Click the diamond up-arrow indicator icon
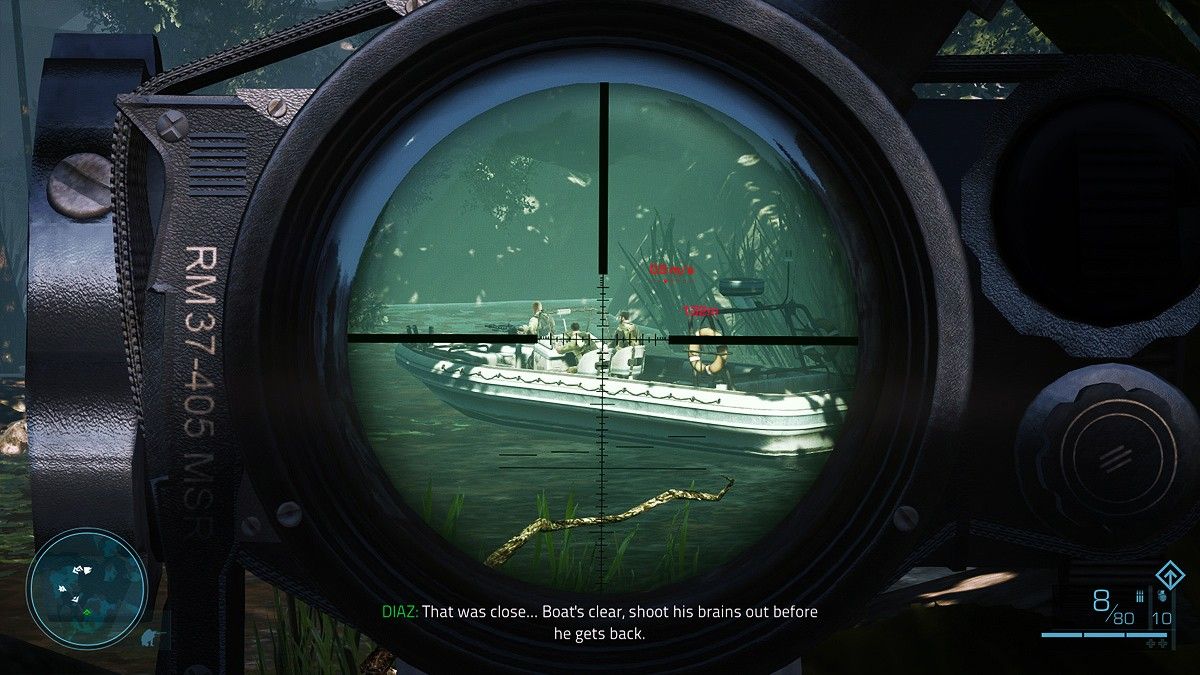This screenshot has width=1200, height=675. coord(1163,576)
